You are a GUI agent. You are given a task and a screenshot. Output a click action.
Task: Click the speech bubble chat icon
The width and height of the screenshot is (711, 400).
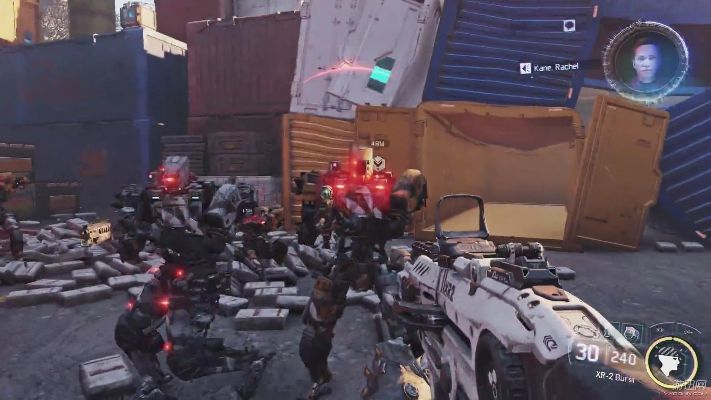(569, 26)
